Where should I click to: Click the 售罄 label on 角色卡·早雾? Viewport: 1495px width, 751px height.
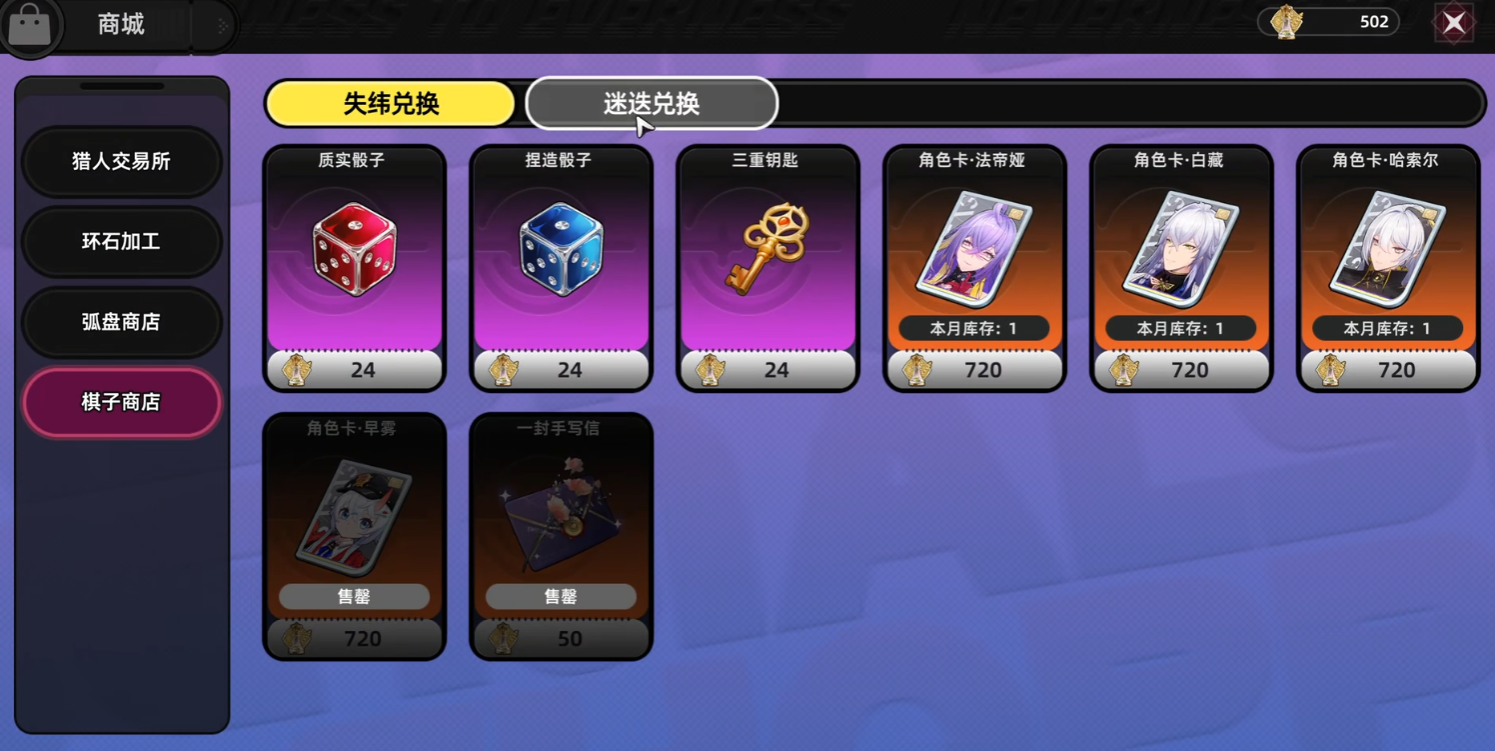click(355, 596)
